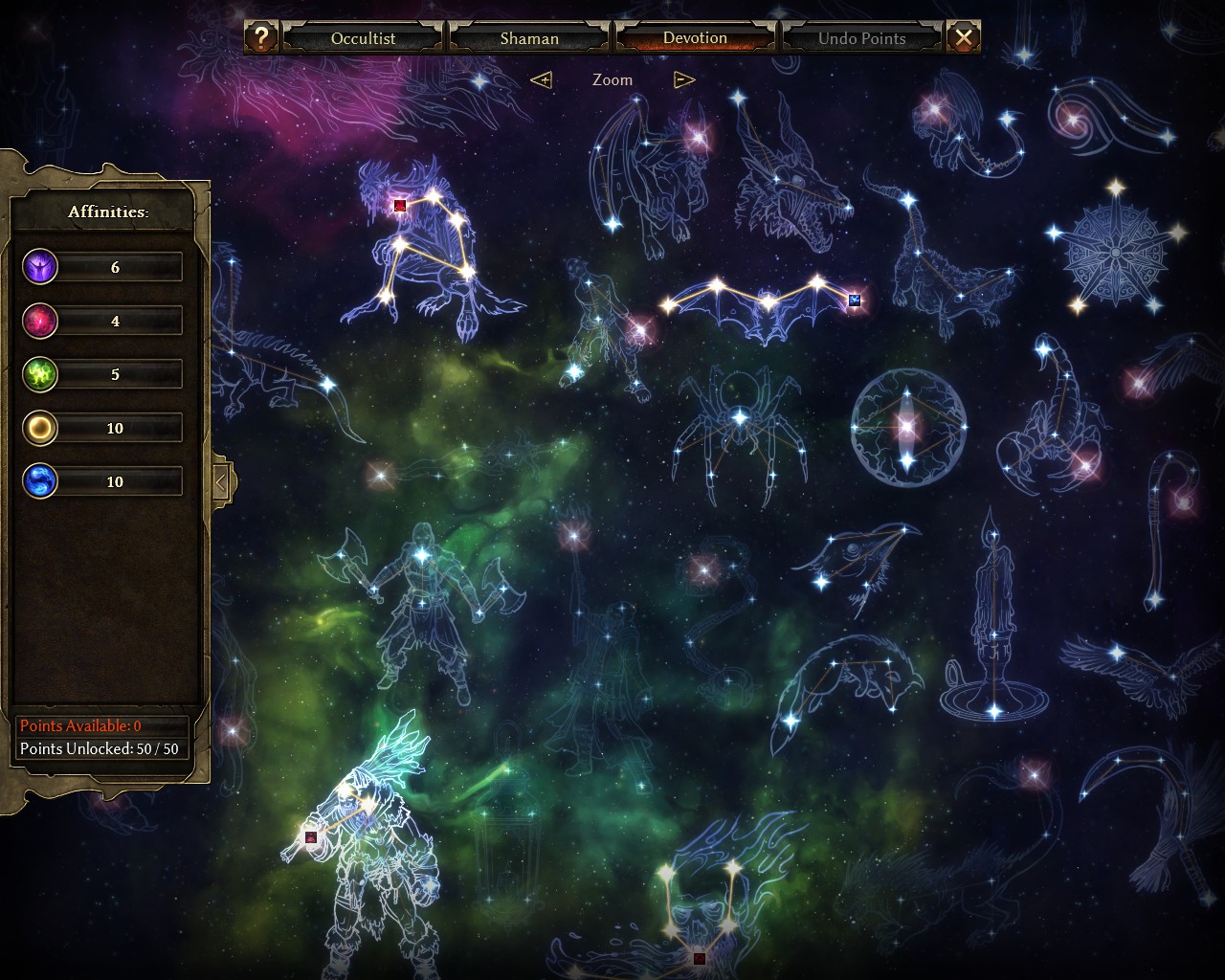Click the left Zoom arrow

click(542, 79)
